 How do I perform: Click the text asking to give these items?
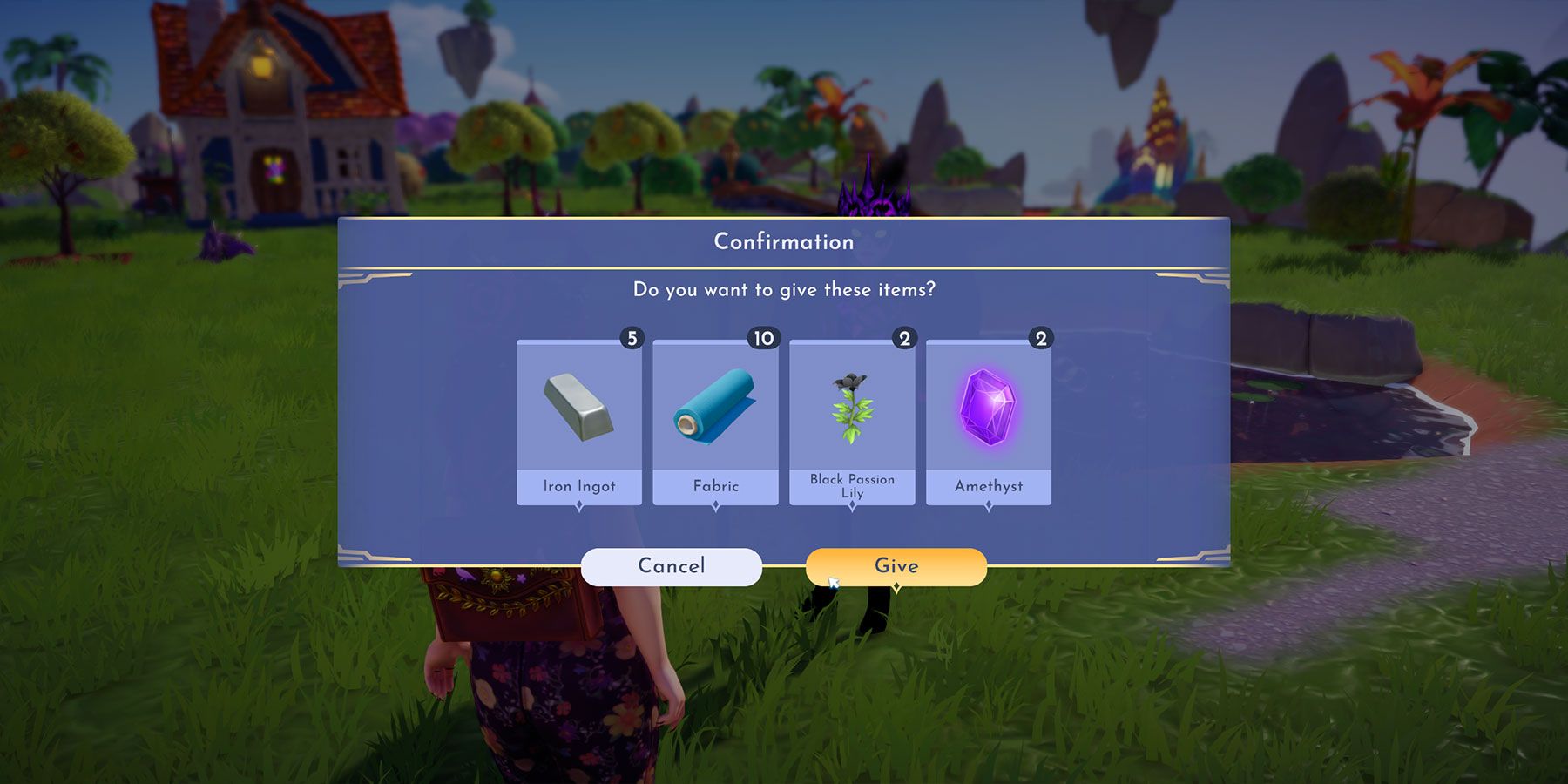[783, 291]
